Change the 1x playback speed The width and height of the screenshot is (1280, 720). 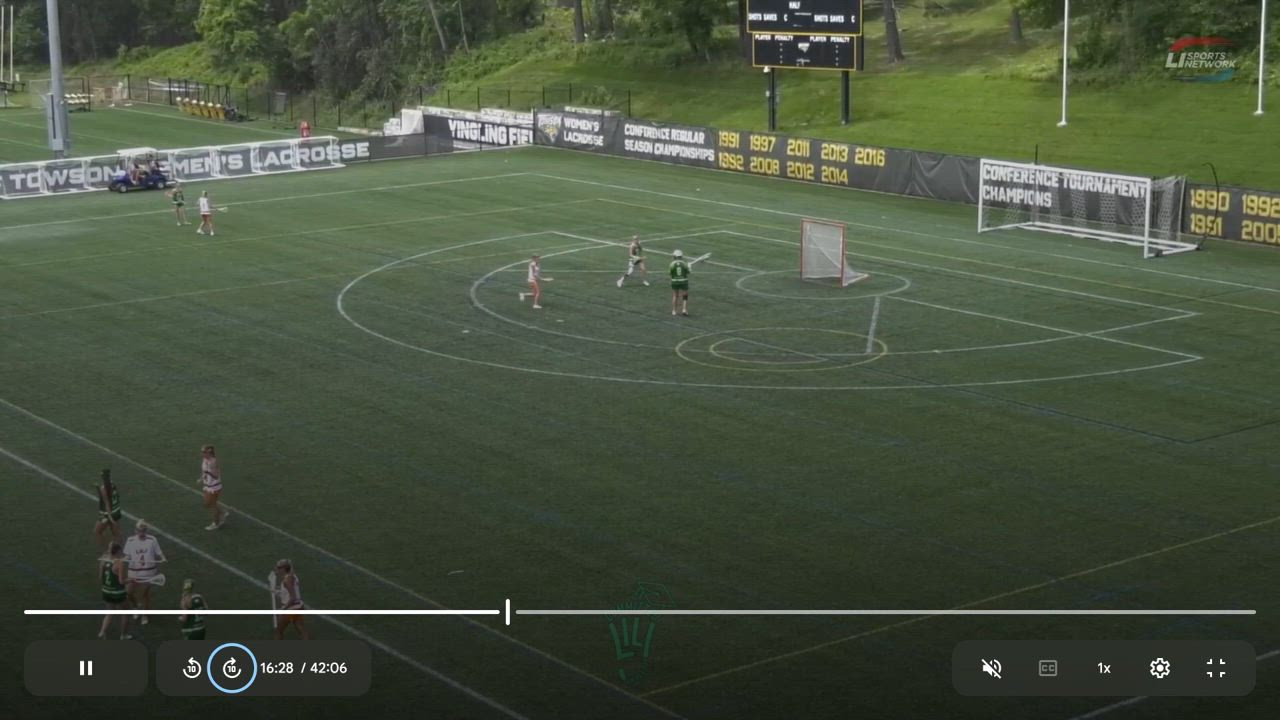[1104, 668]
